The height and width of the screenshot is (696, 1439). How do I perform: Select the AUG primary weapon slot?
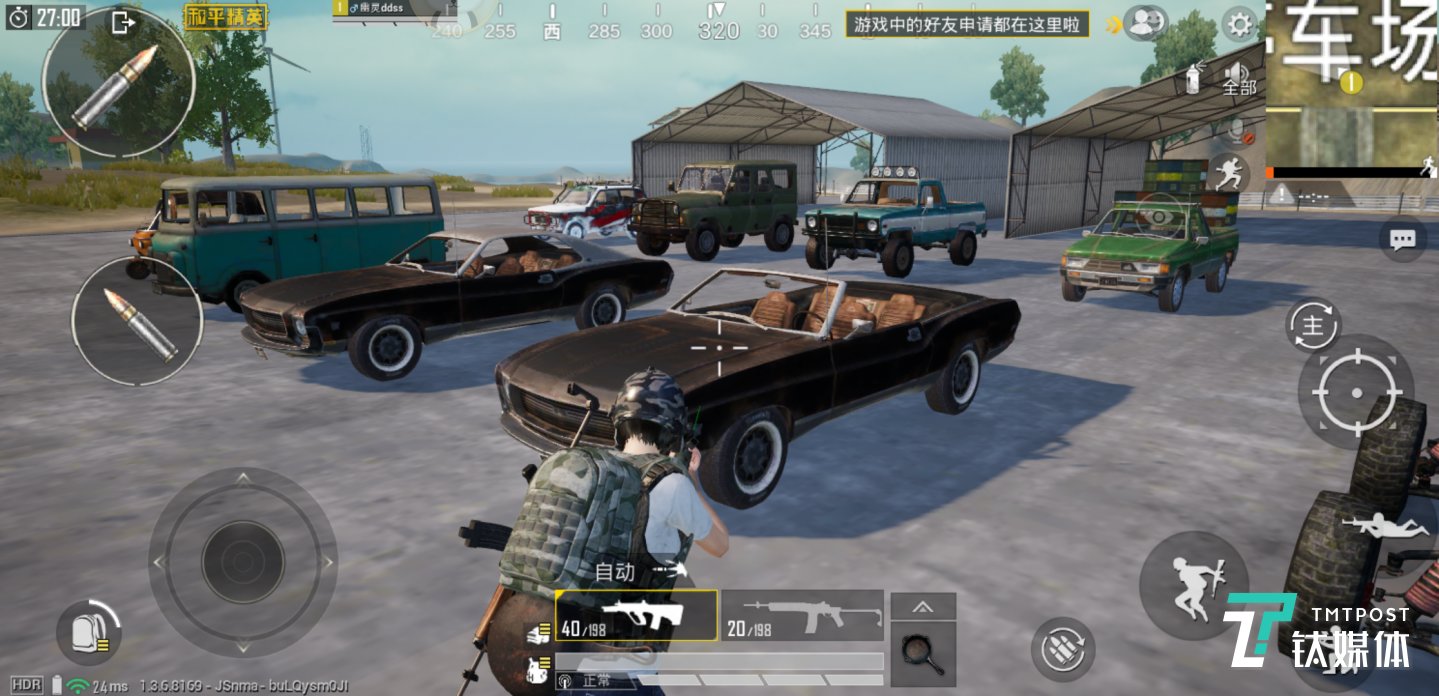point(636,615)
